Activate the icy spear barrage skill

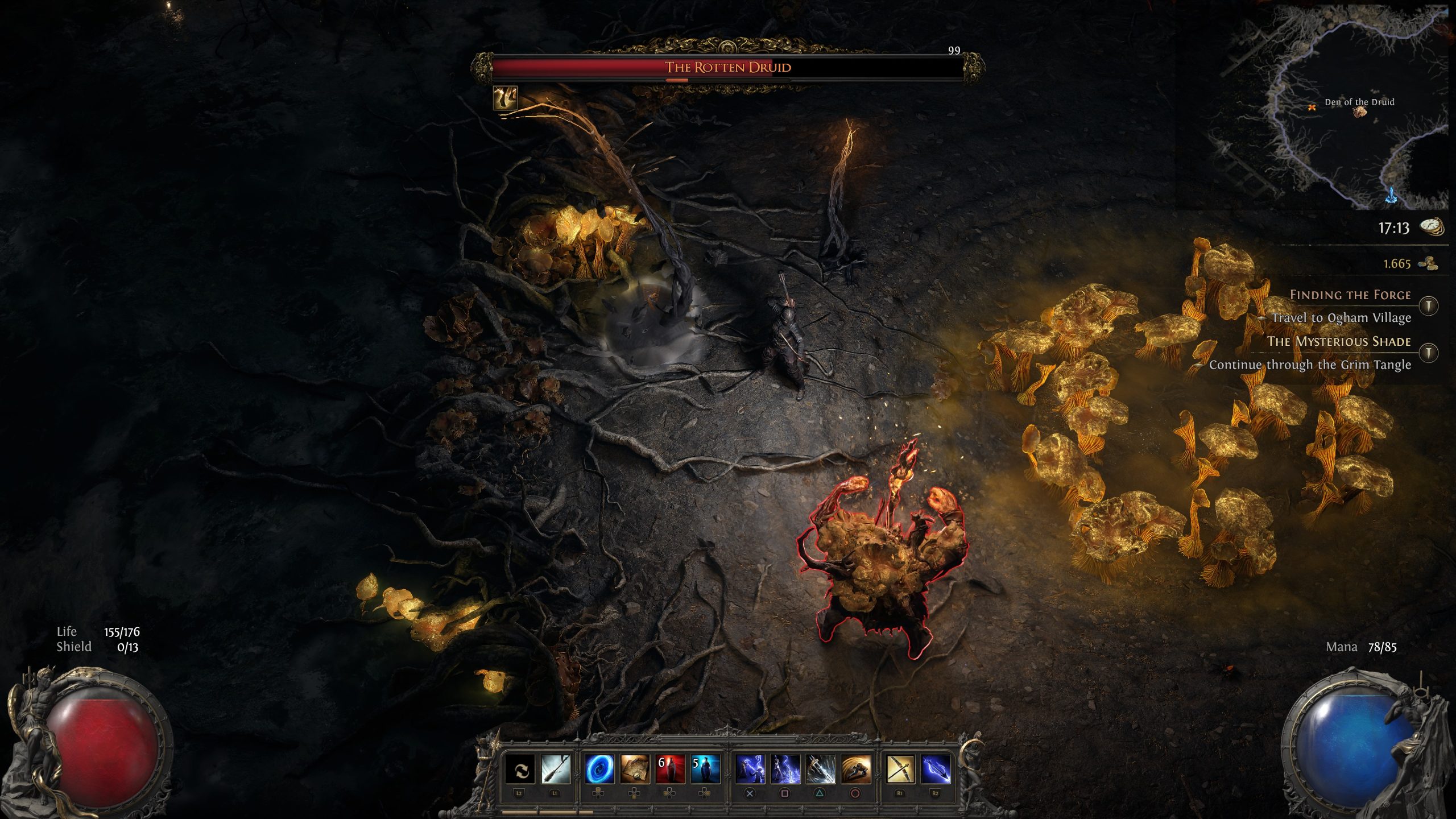point(820,770)
